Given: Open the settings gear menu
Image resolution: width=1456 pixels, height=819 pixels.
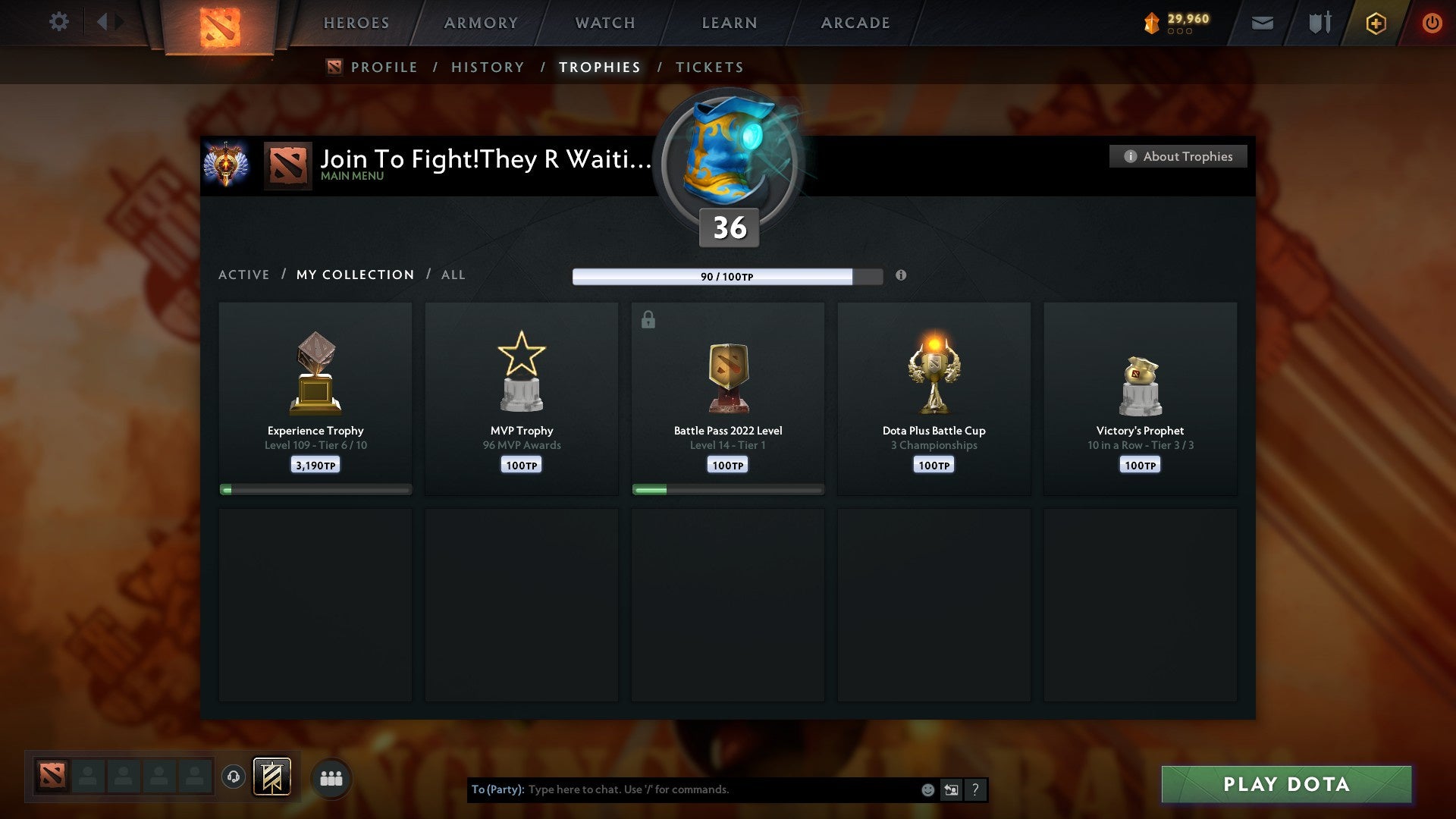Looking at the screenshot, I should [59, 22].
